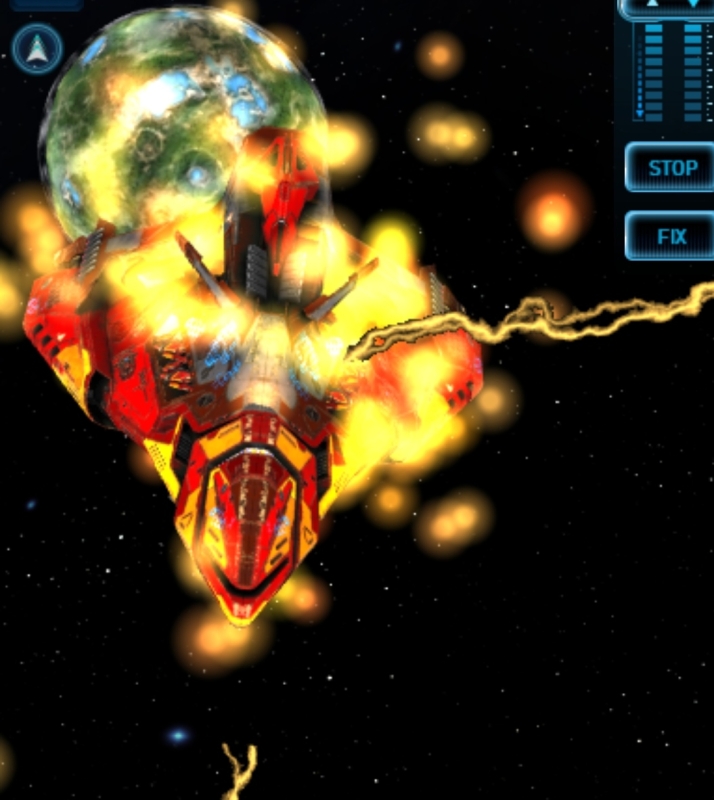Viewport: 714px width, 800px height.
Task: Click the STOP button
Action: [670, 167]
